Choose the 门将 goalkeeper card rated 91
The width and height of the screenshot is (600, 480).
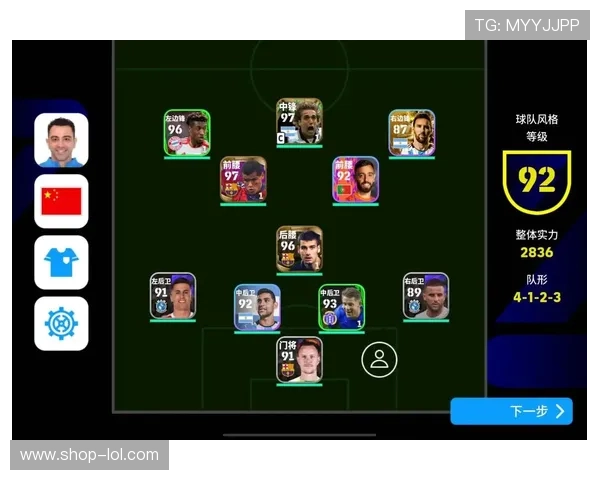300,360
